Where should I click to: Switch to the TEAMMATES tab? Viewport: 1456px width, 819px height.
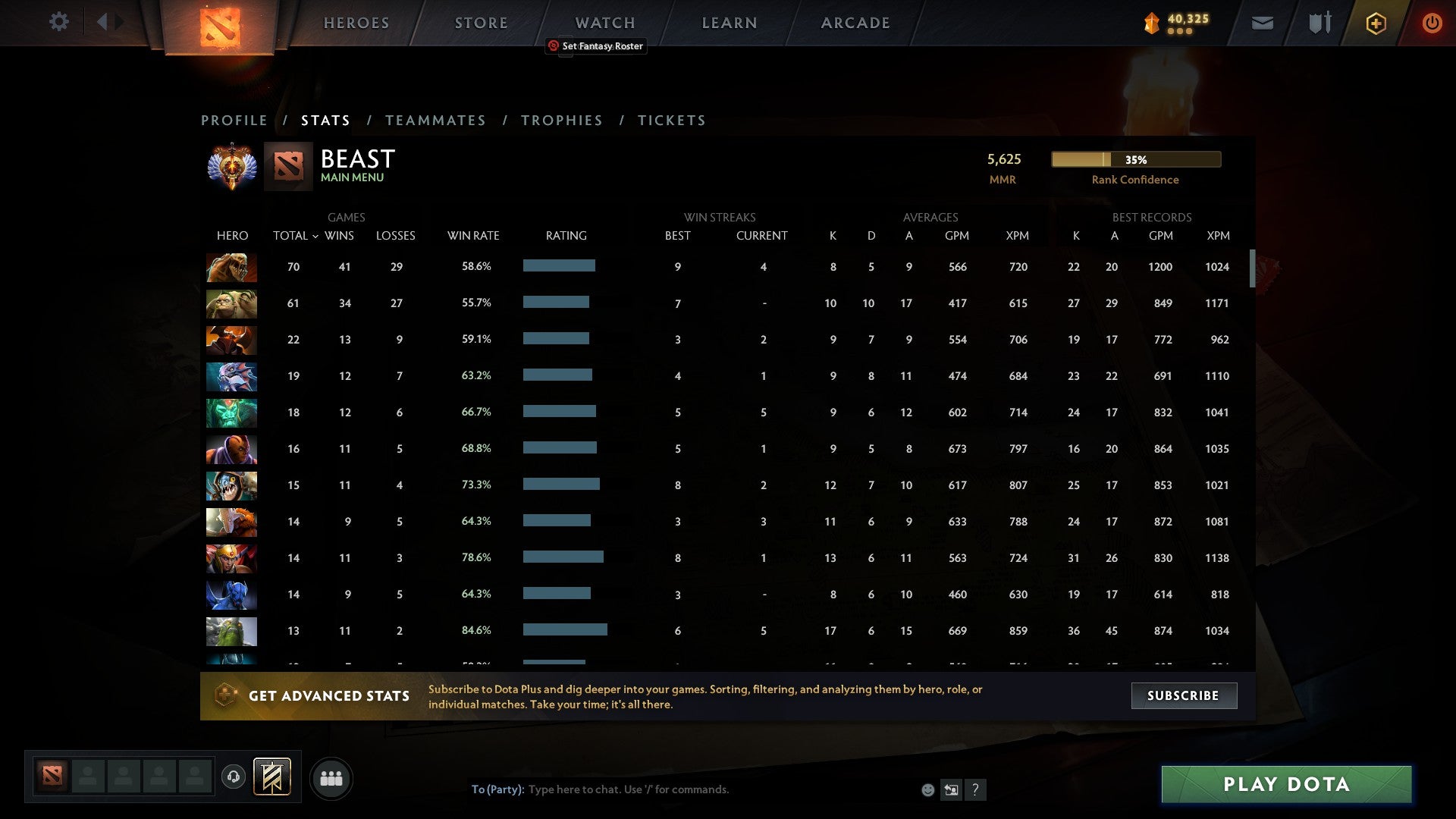435,120
